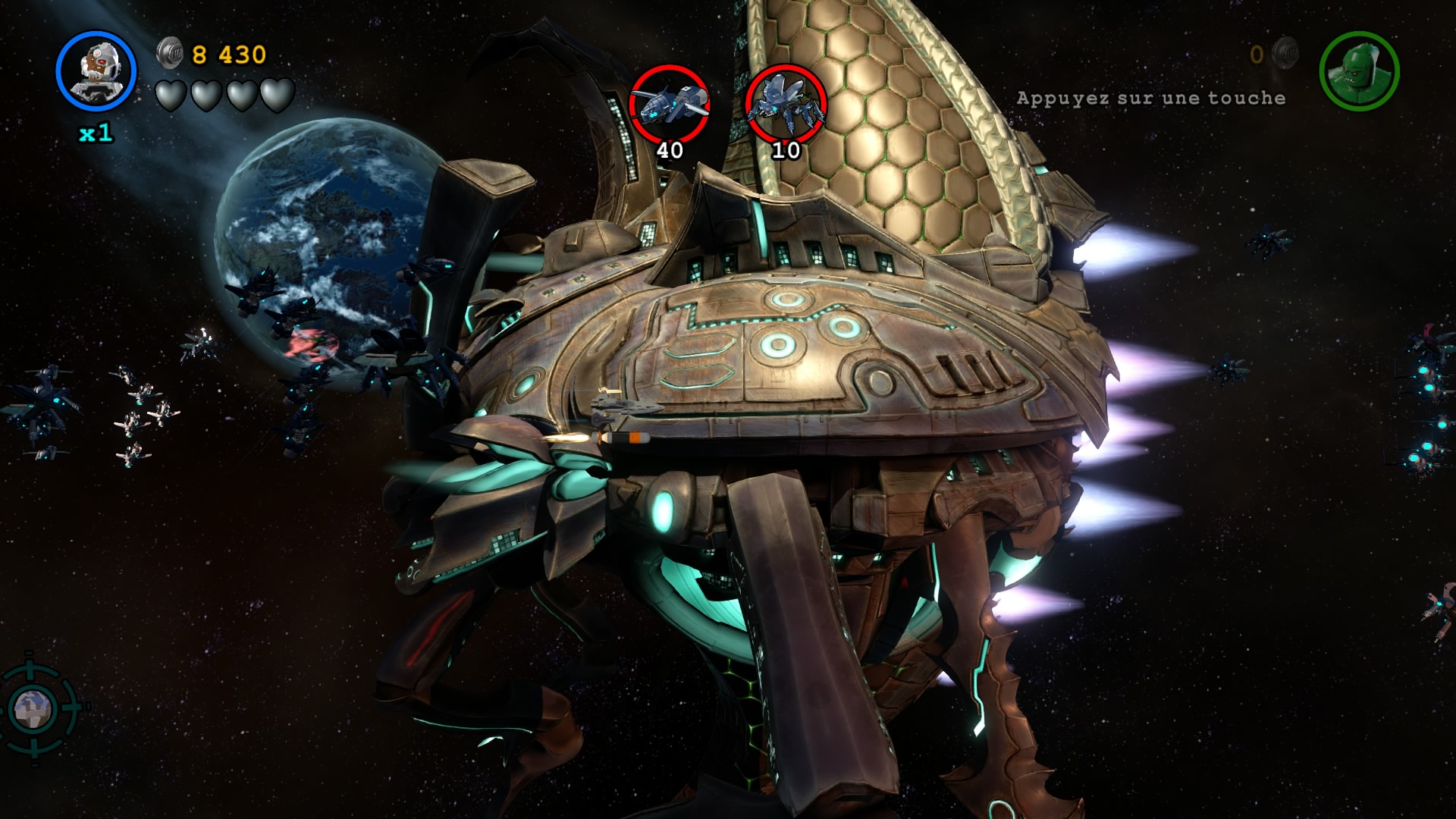
Task: Select the insect drone objective icon
Action: 786,104
